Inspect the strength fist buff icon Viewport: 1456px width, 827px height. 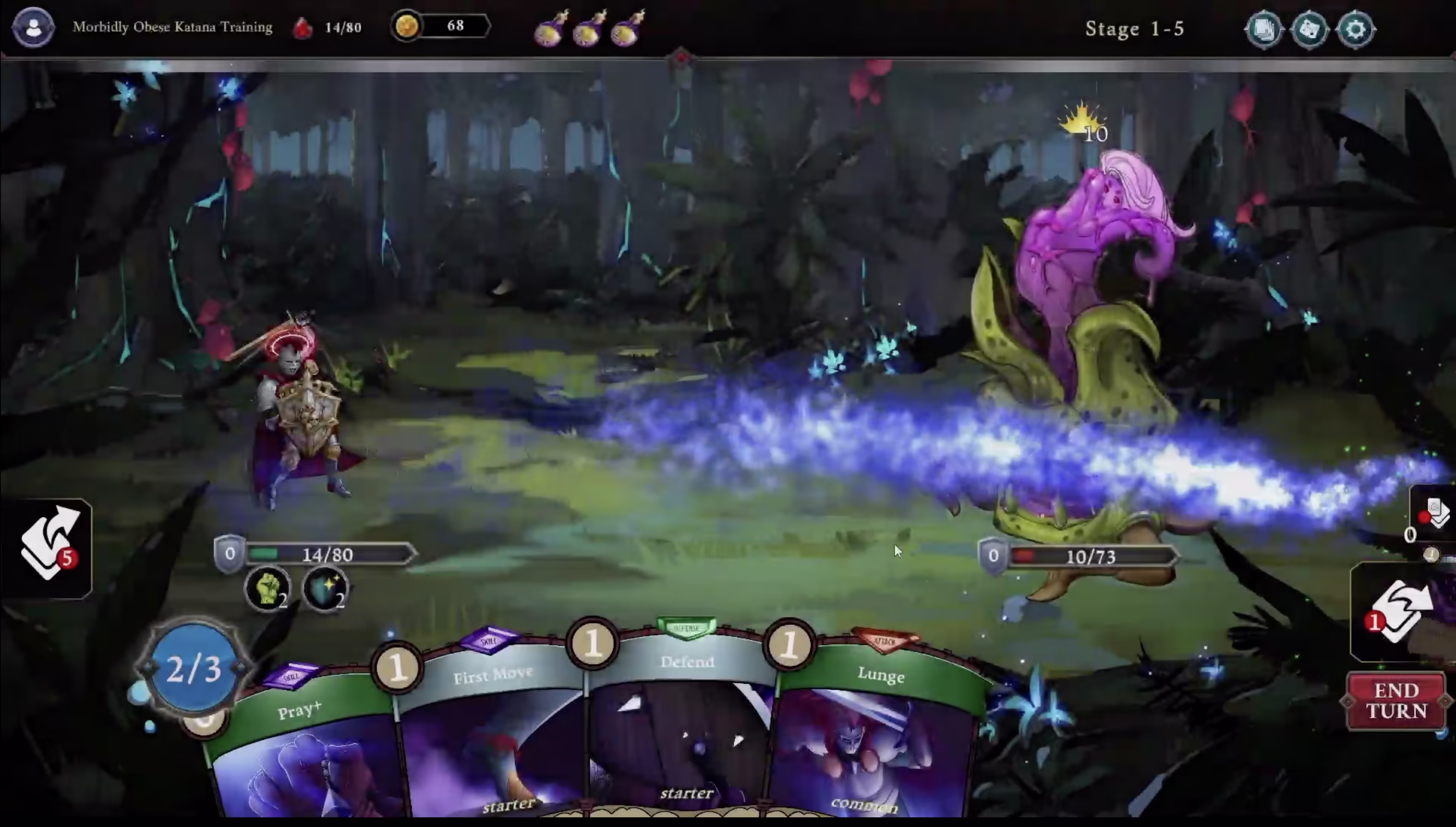point(268,588)
